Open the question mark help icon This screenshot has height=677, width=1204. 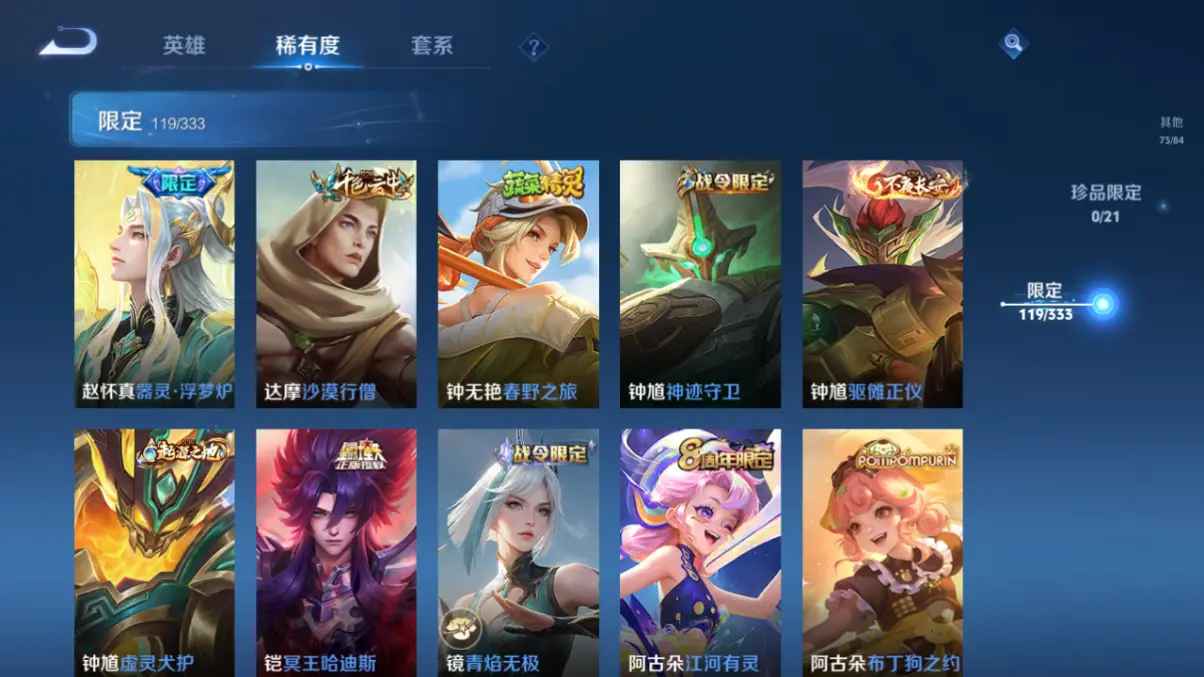click(534, 47)
